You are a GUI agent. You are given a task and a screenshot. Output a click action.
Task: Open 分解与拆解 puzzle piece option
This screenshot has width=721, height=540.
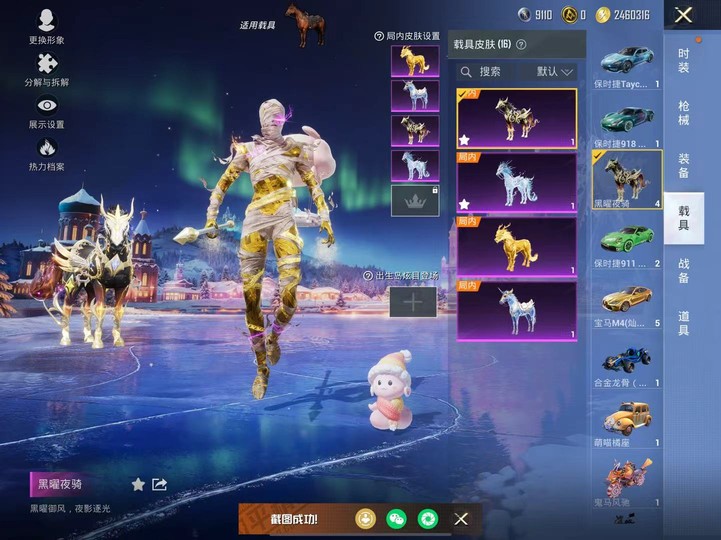46,70
